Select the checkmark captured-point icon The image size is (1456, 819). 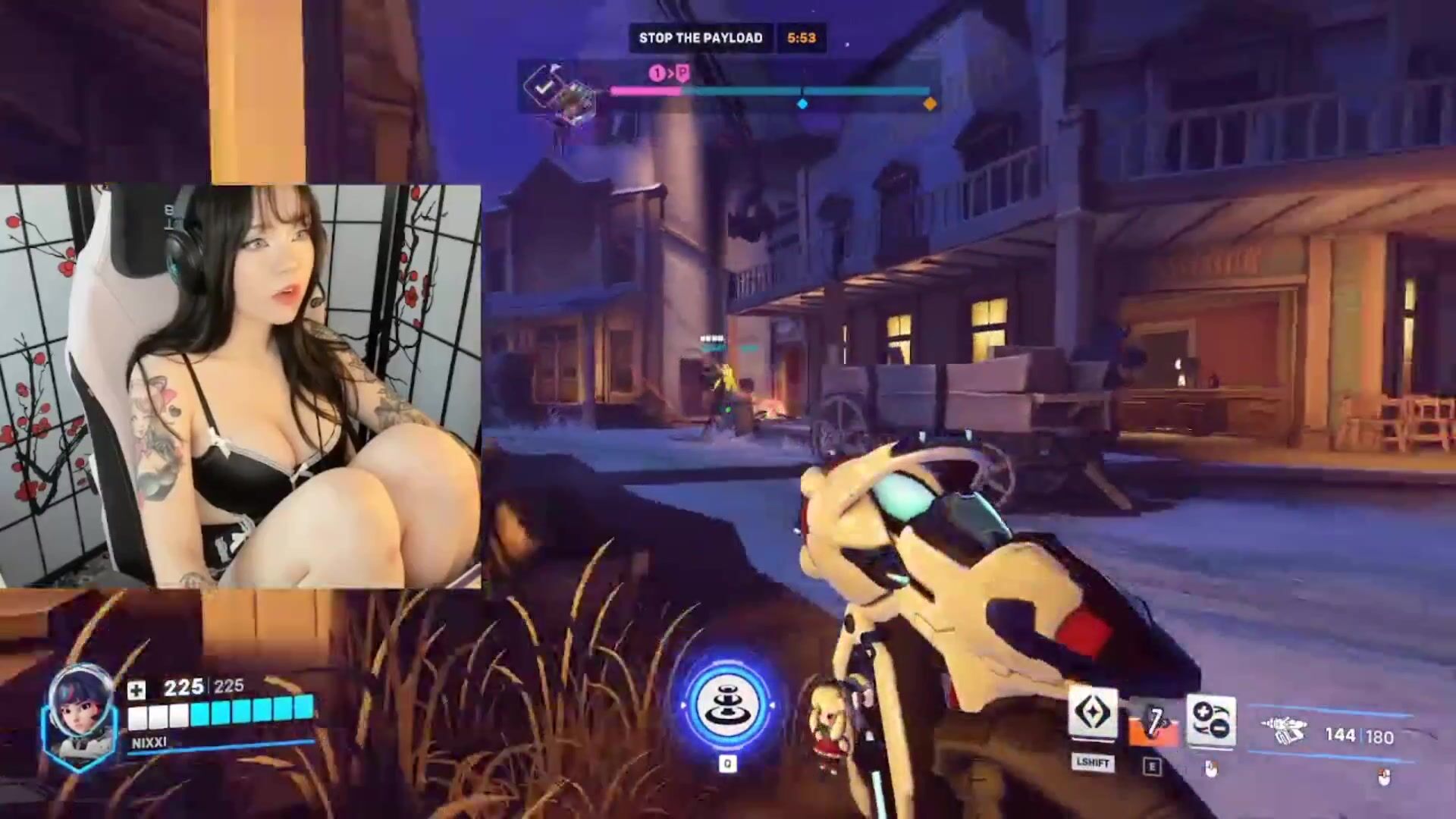(544, 86)
